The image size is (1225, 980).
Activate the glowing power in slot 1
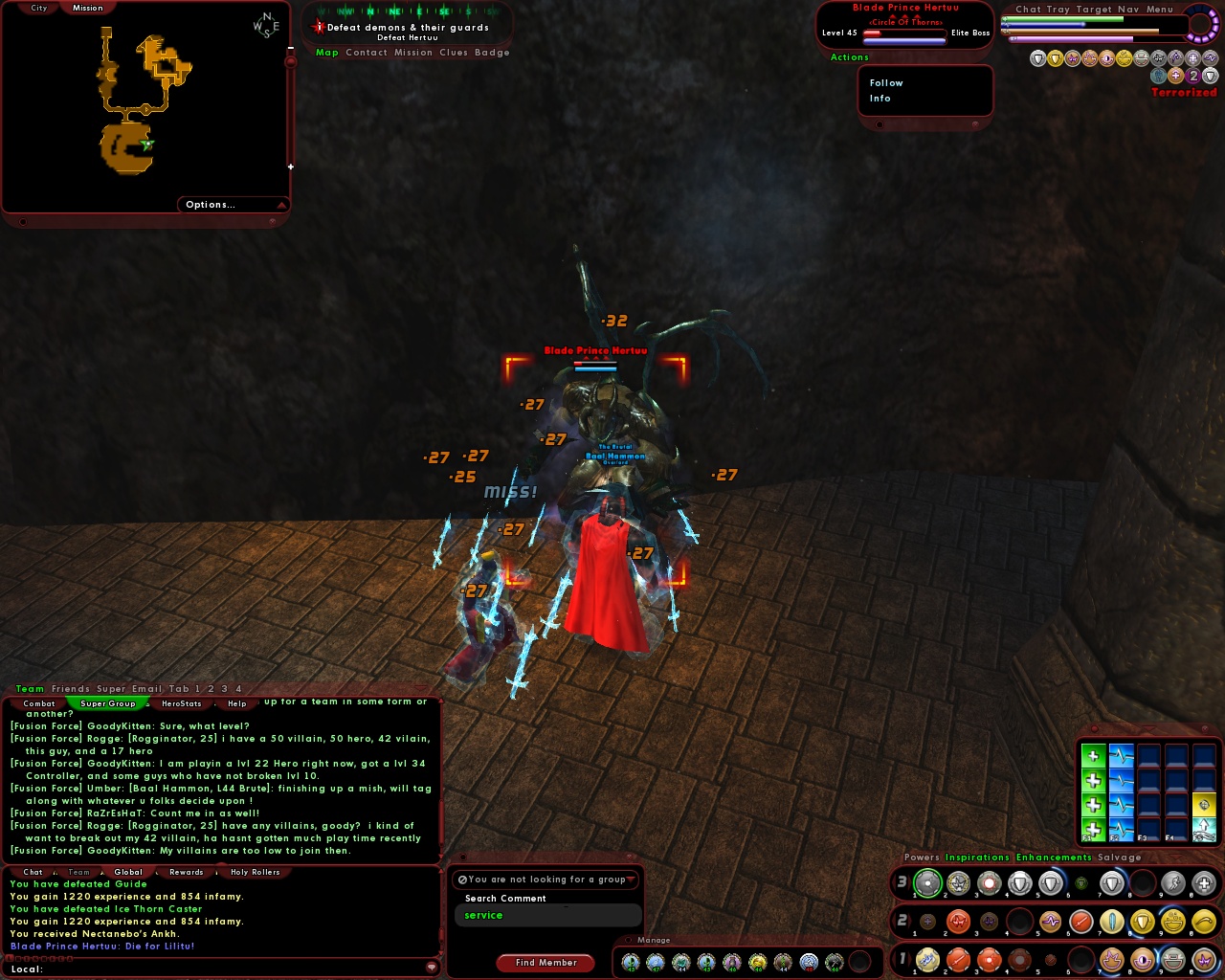pos(925,882)
